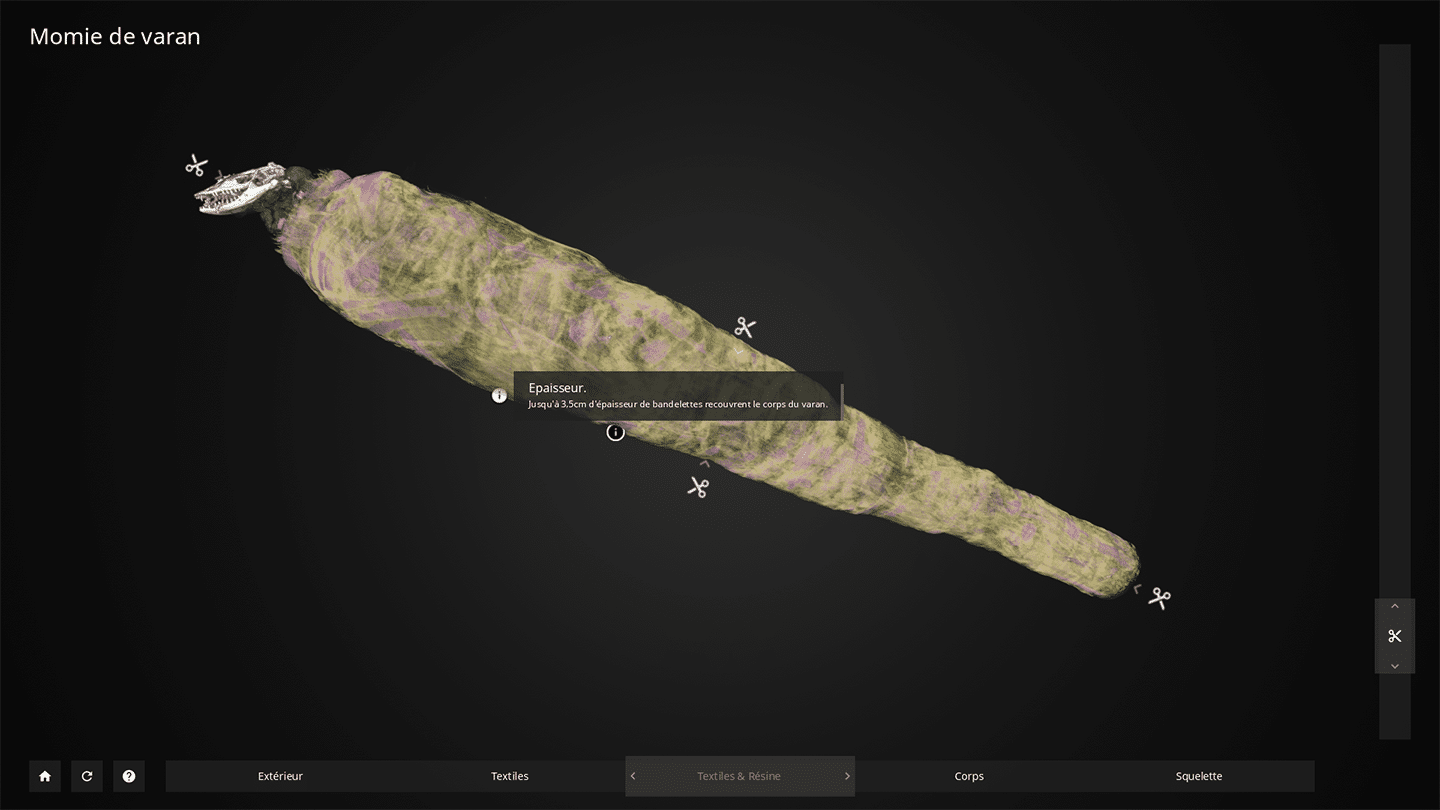Click the right arrow beside Textiles & Résine
Viewport: 1440px width, 810px height.
(x=847, y=776)
